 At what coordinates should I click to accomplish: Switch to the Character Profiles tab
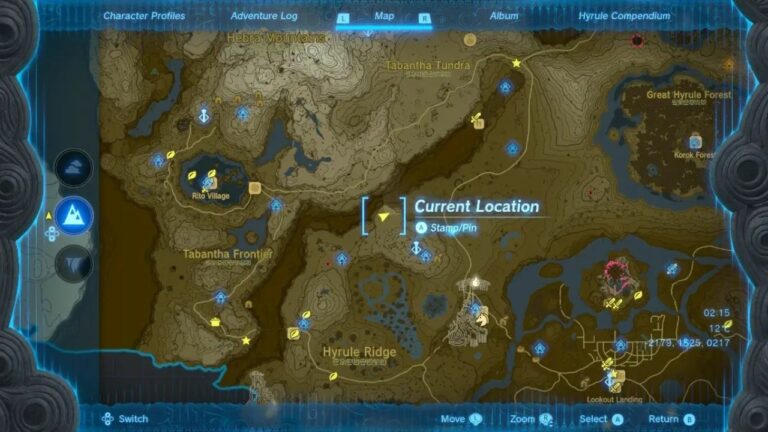(146, 16)
